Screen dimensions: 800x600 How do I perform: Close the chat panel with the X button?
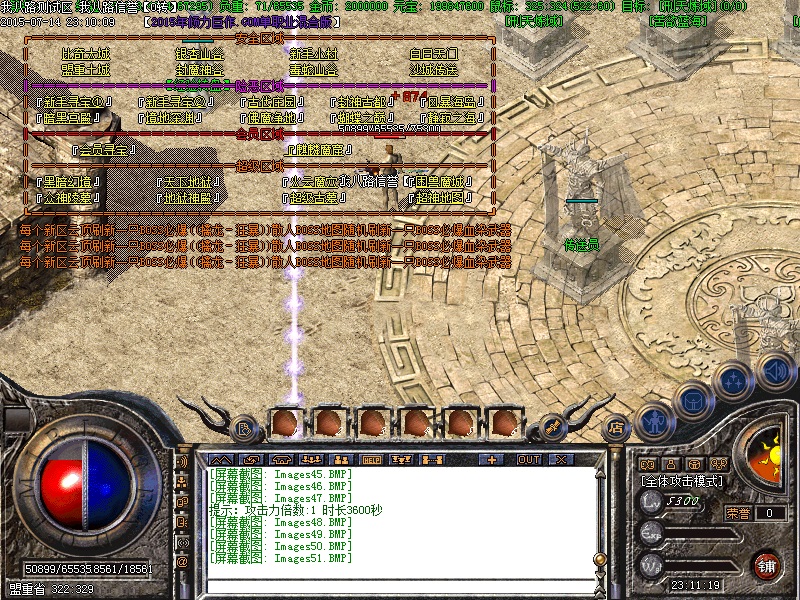tap(560, 459)
